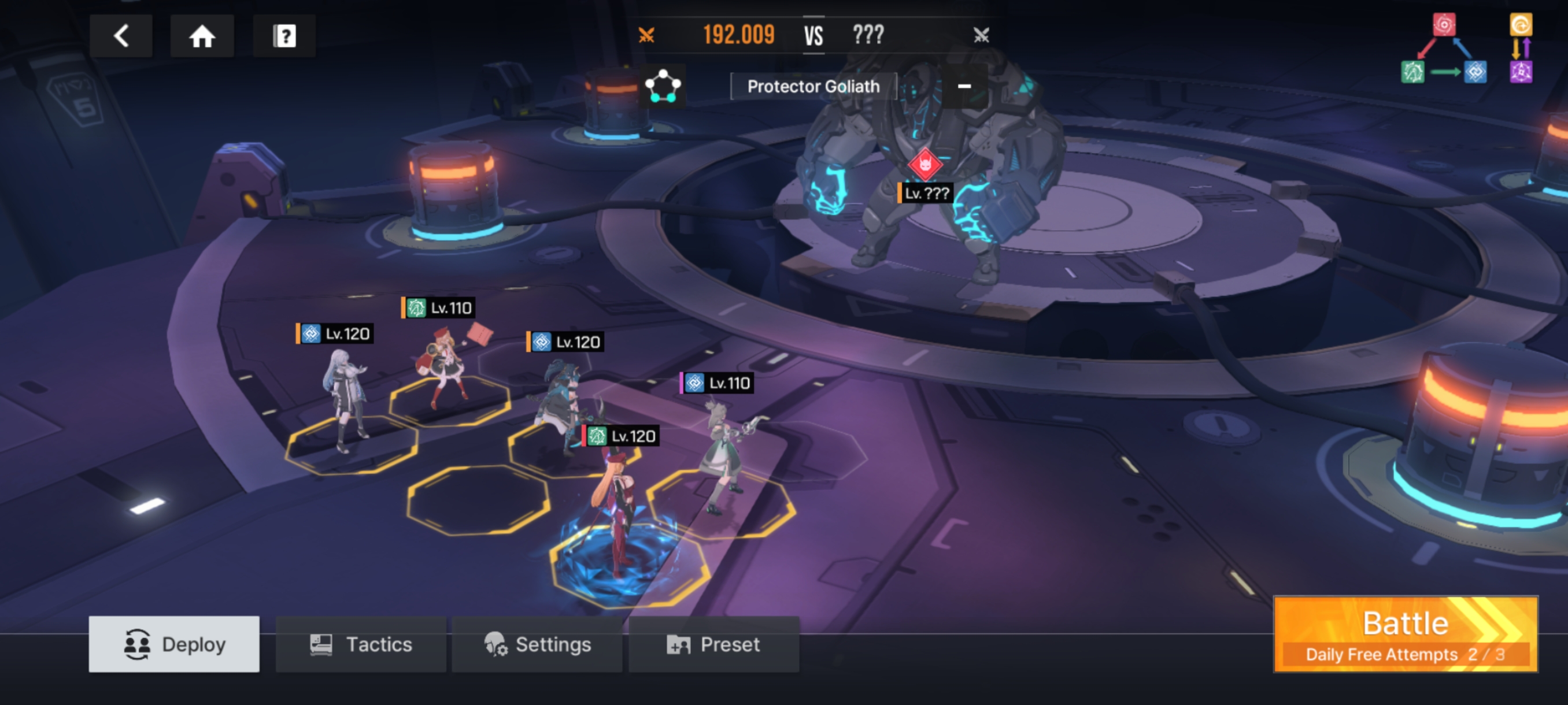Select the empty hexagonal deployment tile

(478, 500)
